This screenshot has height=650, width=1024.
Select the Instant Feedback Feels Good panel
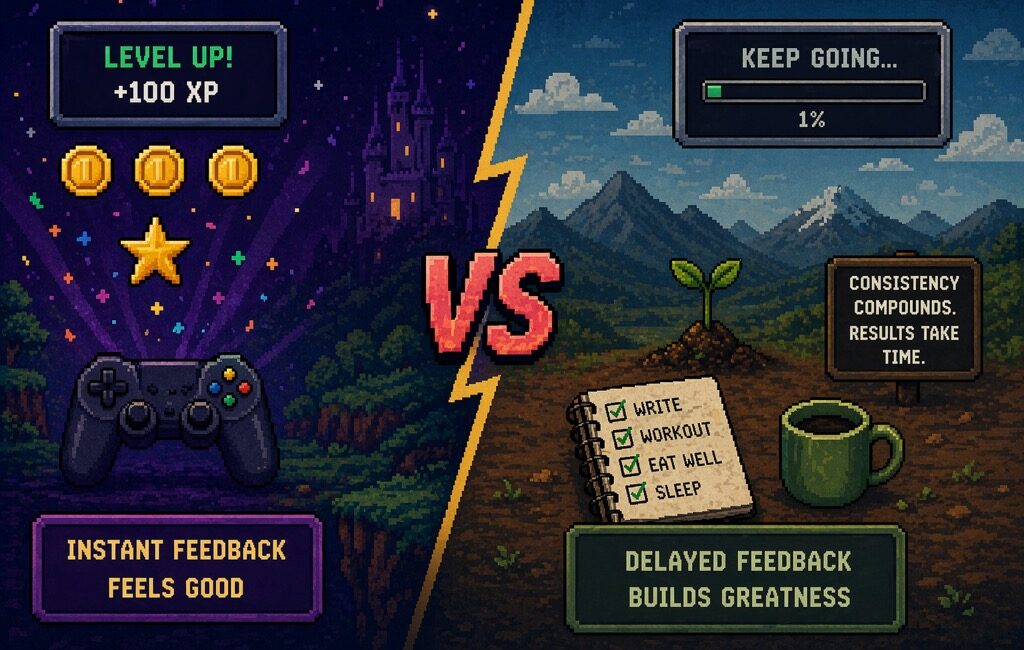(177, 568)
